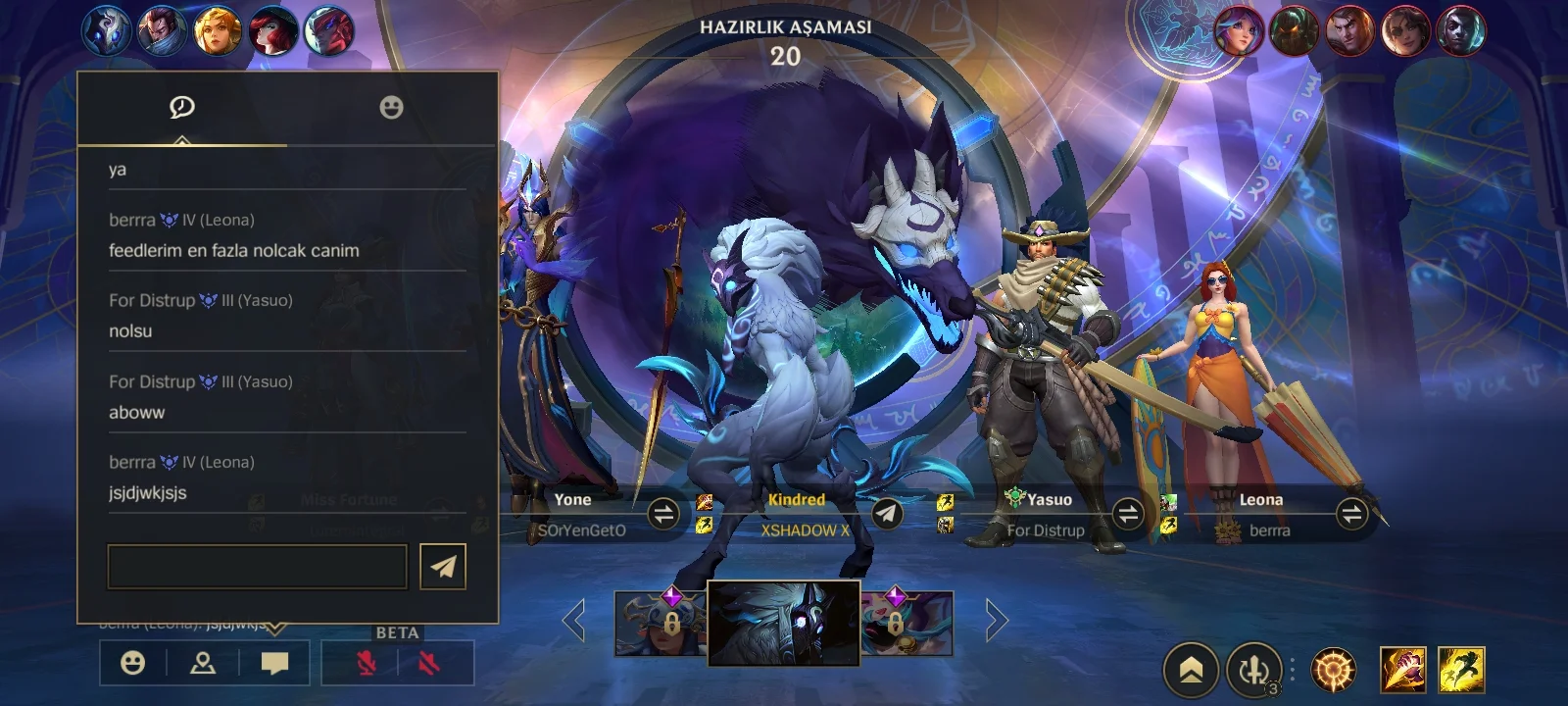This screenshot has width=1568, height=706.
Task: Open the double-chevron upgrade button
Action: [1191, 671]
